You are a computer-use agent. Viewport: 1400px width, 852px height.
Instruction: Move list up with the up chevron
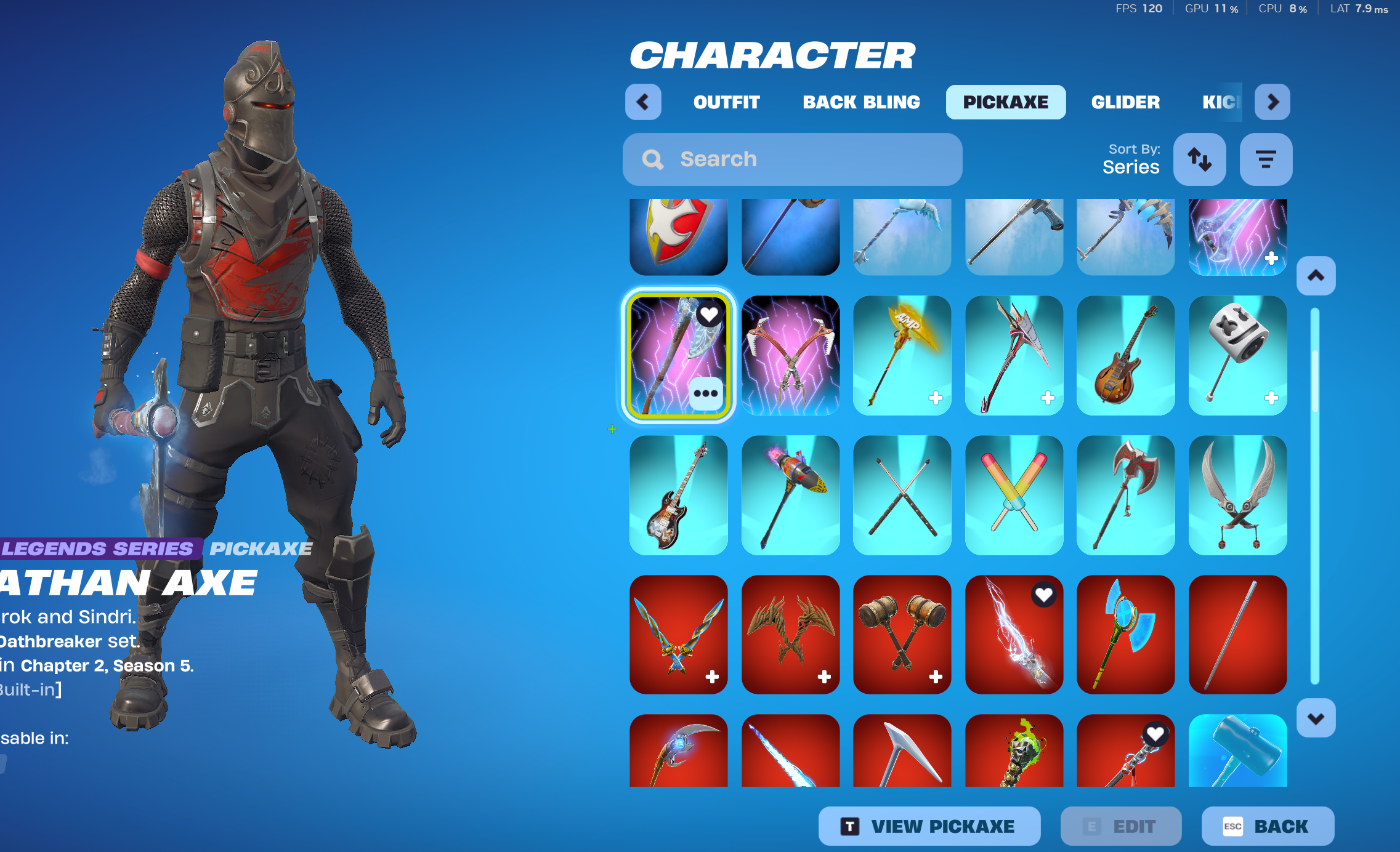(1316, 276)
